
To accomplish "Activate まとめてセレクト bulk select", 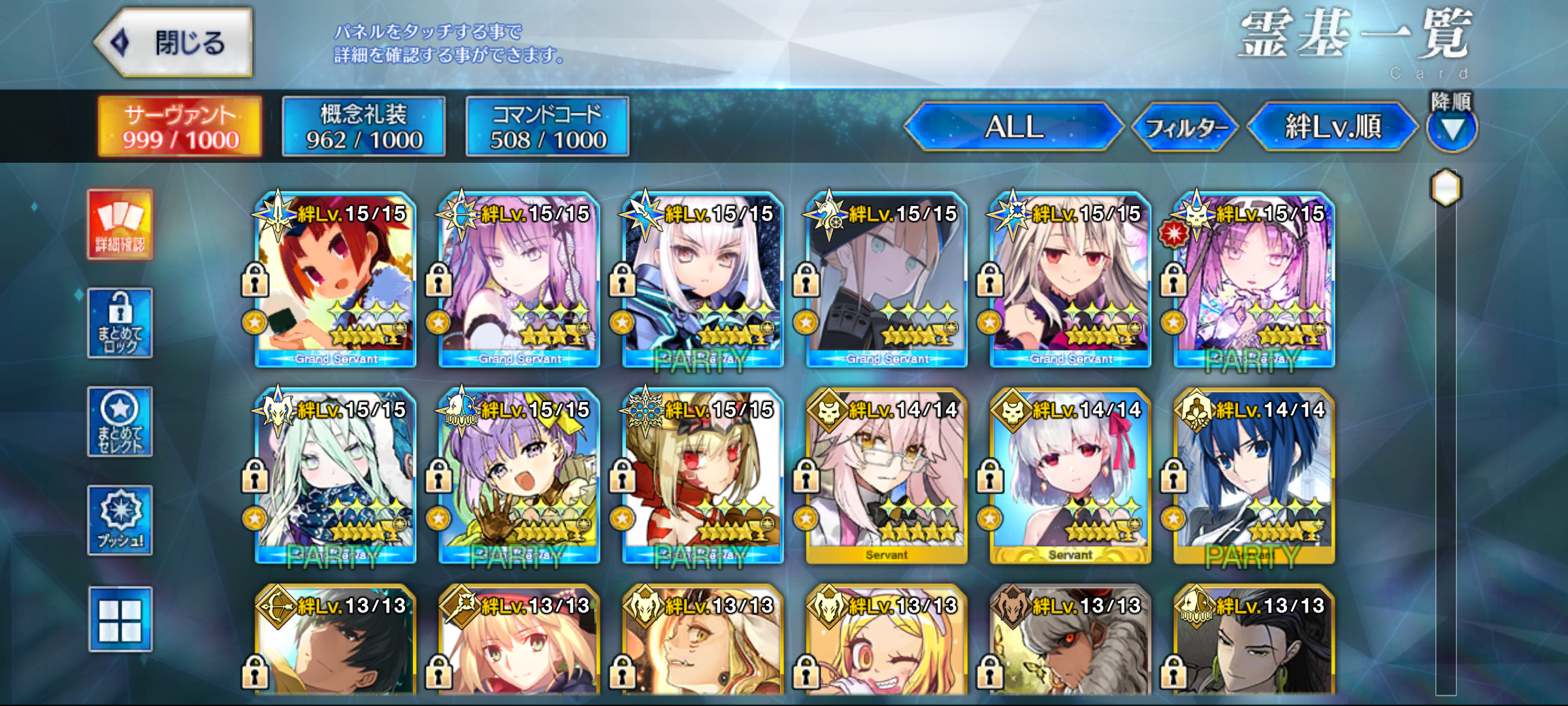I will (x=120, y=422).
